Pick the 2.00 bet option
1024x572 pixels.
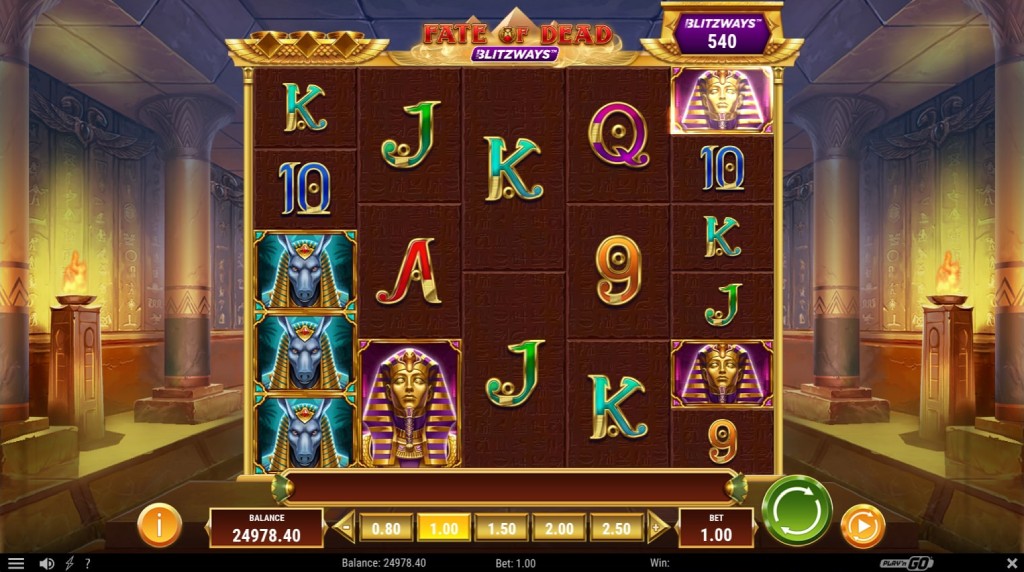coord(560,527)
